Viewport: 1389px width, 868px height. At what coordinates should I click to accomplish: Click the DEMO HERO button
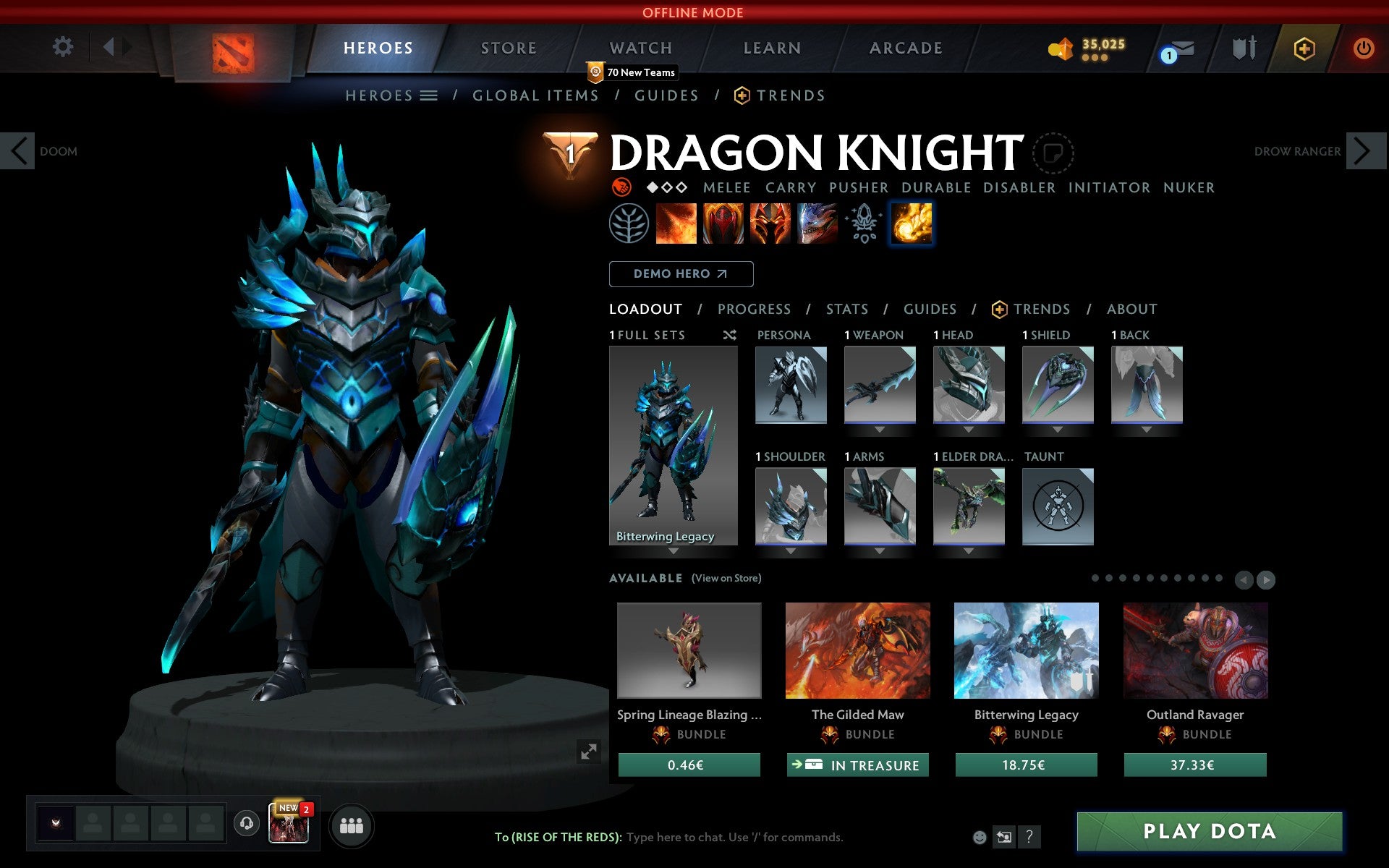[x=681, y=273]
